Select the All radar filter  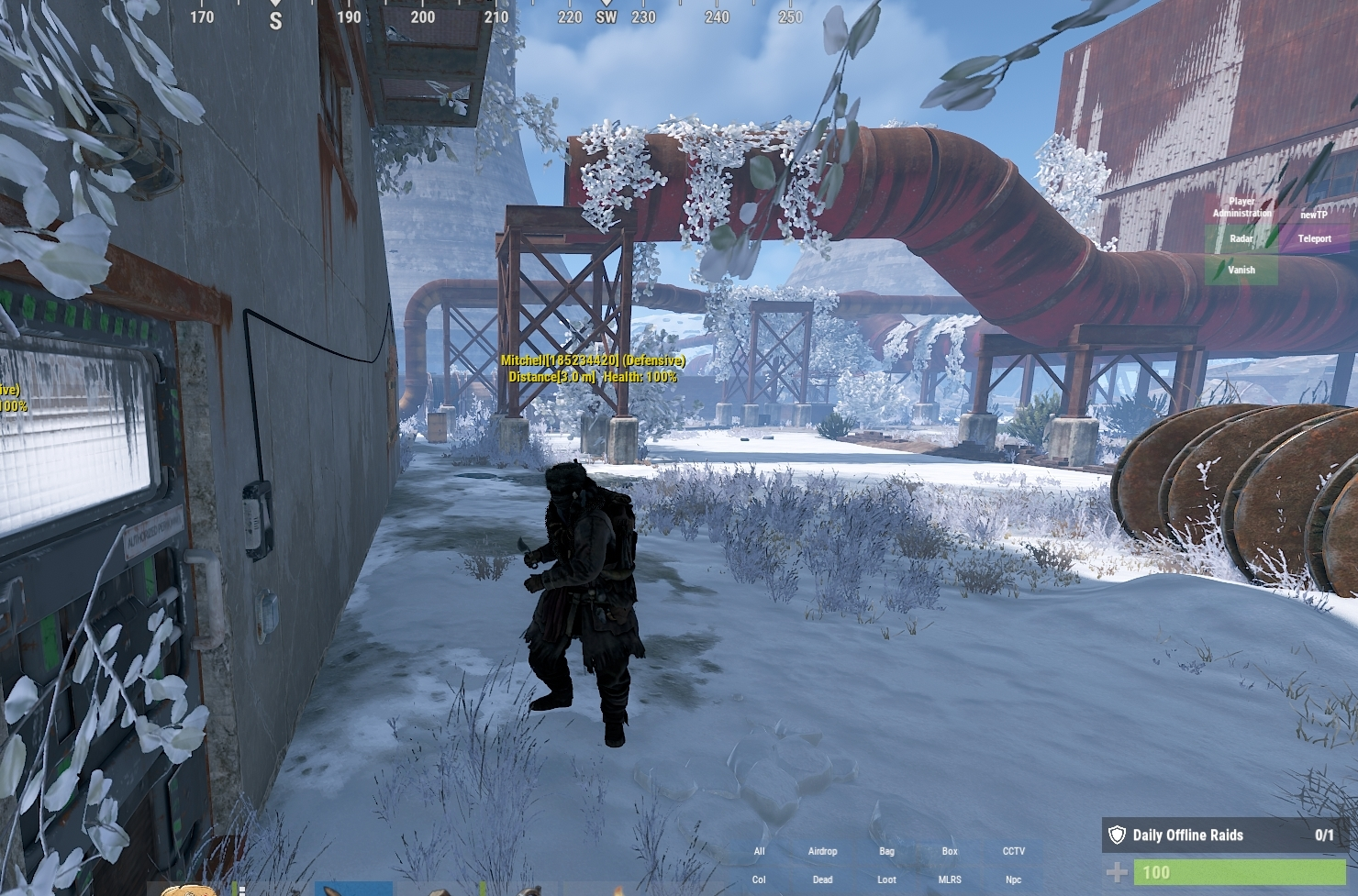click(759, 851)
